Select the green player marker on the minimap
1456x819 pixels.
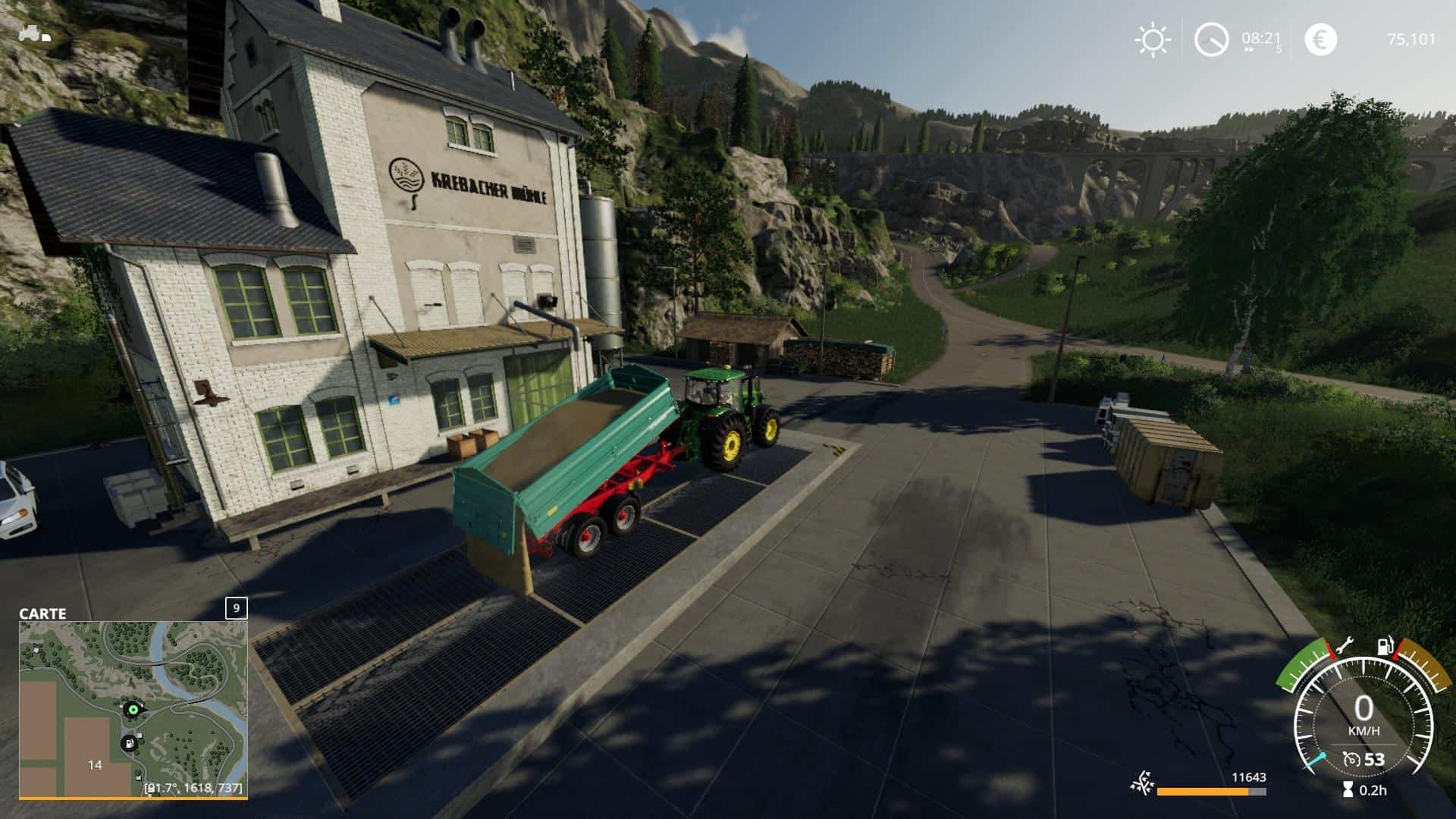(133, 710)
